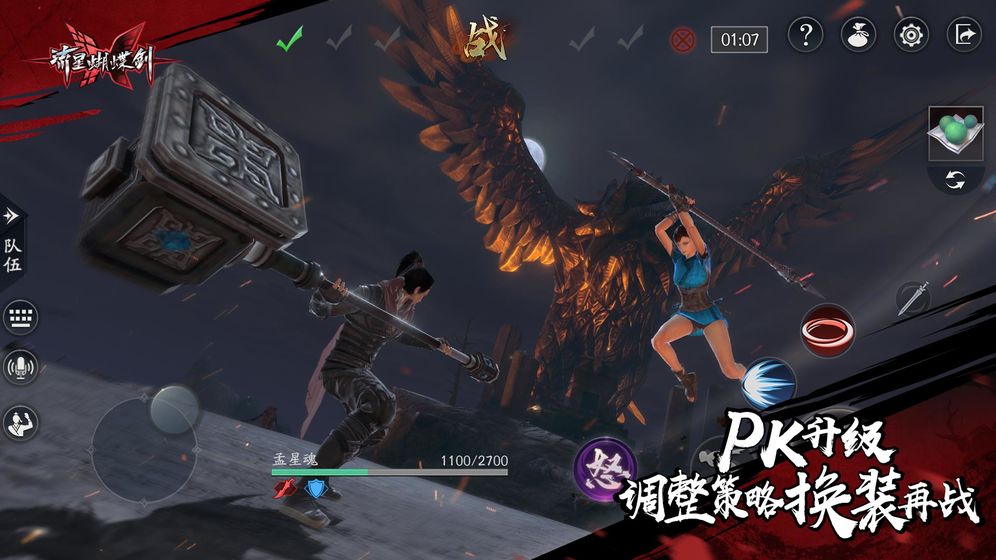Image resolution: width=996 pixels, height=560 pixels.
Task: Use the red ring skill
Action: pyautogui.click(x=827, y=328)
